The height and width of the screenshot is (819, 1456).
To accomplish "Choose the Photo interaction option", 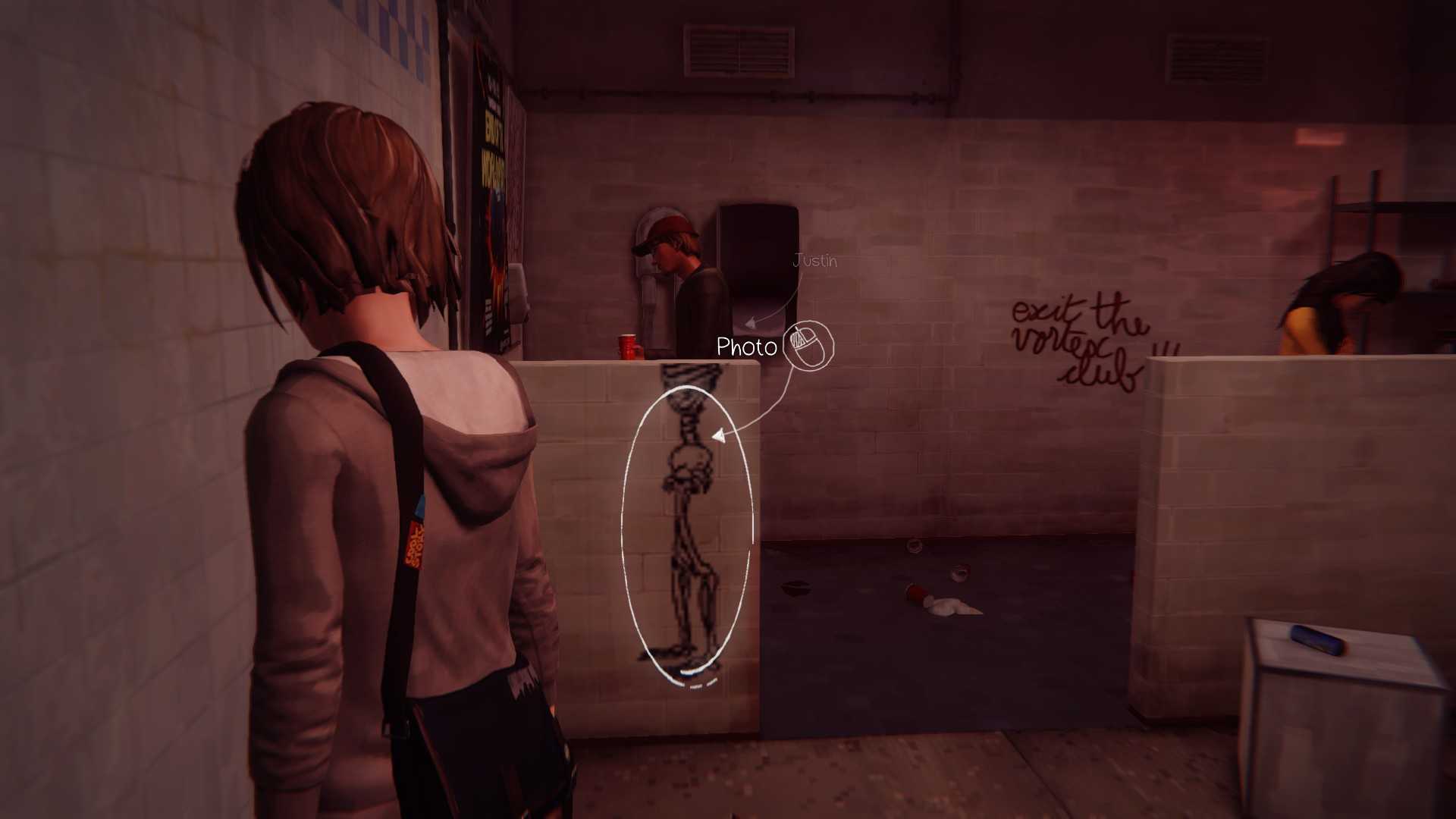I will click(x=747, y=347).
